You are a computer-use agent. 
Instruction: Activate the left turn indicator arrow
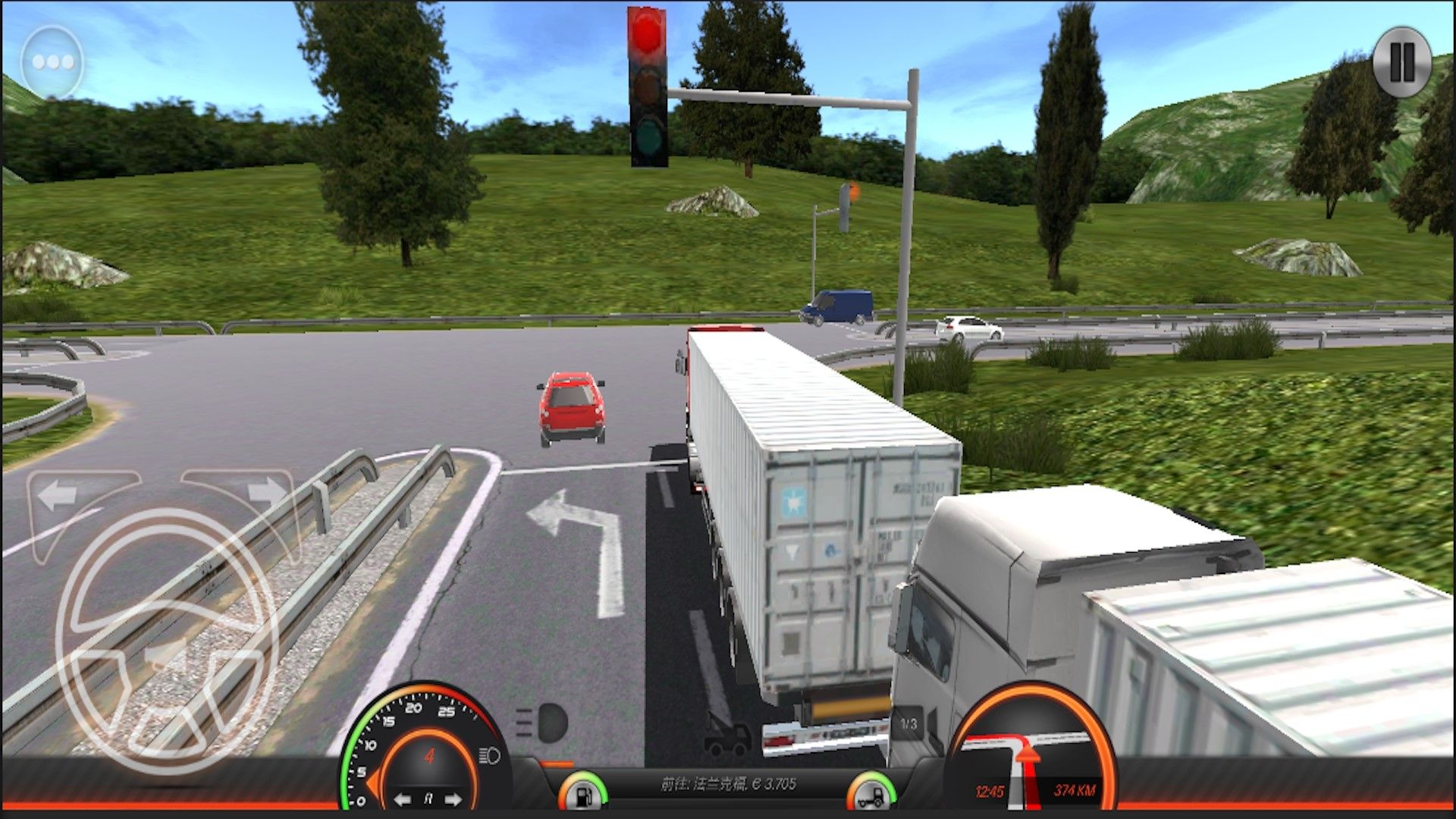click(x=59, y=496)
